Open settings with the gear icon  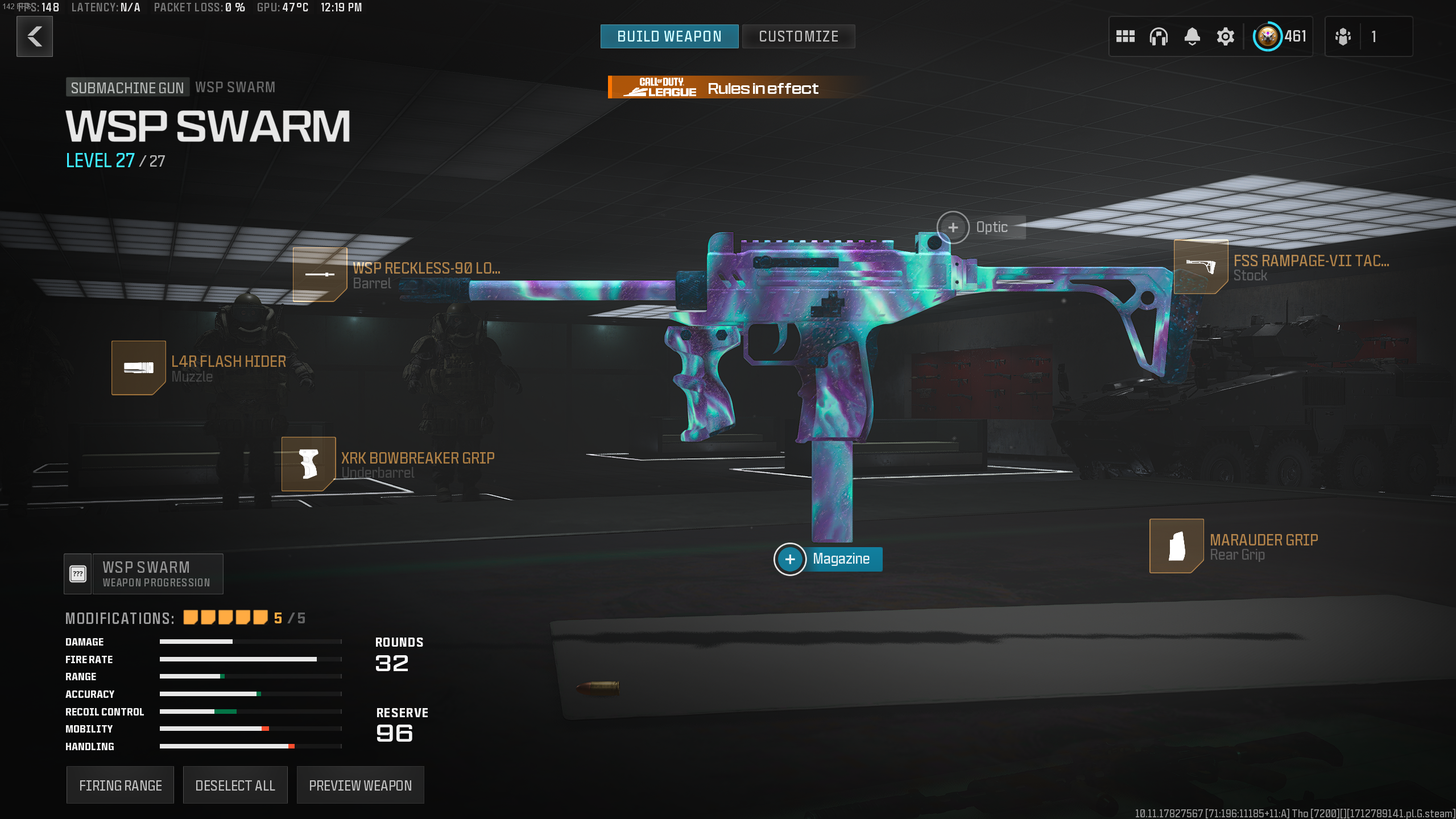(x=1225, y=36)
